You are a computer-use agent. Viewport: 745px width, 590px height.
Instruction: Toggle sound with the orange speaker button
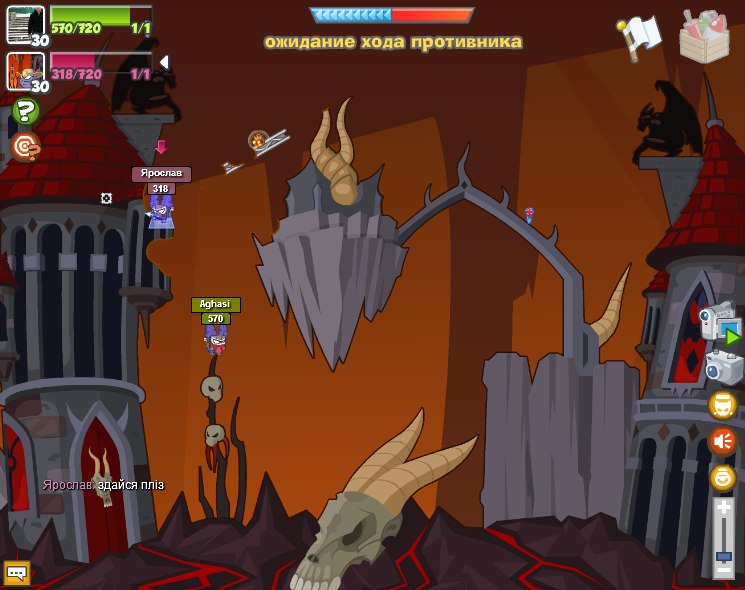722,441
